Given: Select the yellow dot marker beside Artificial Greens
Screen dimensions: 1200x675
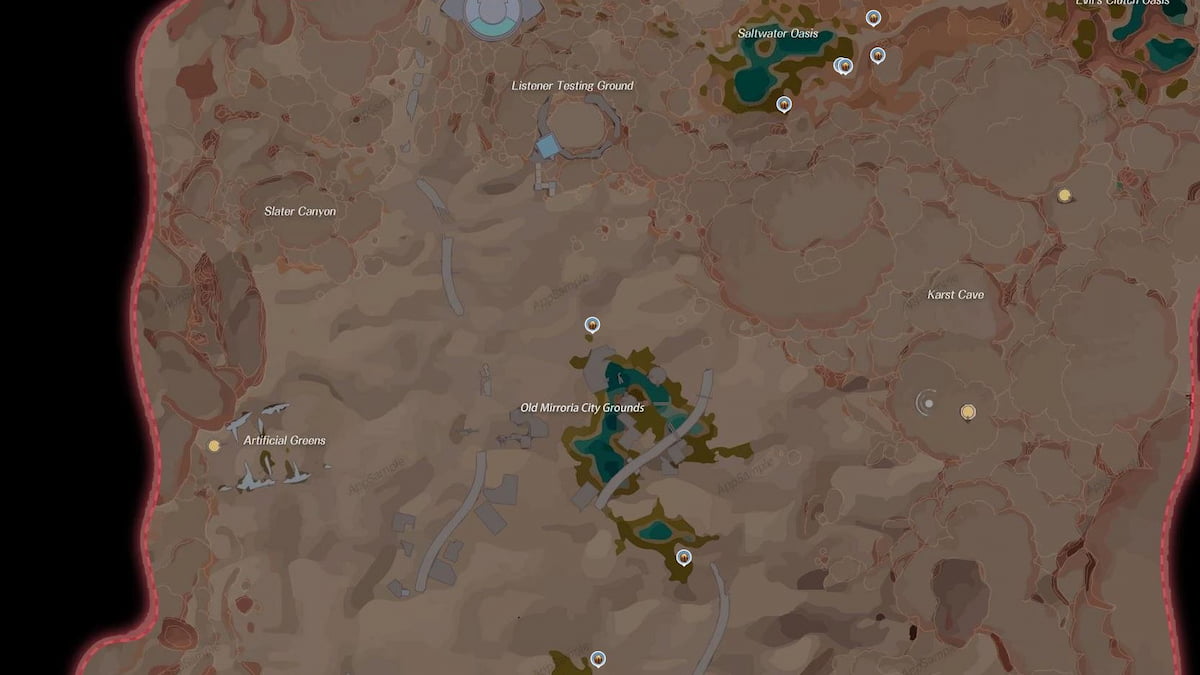Looking at the screenshot, I should point(214,446).
